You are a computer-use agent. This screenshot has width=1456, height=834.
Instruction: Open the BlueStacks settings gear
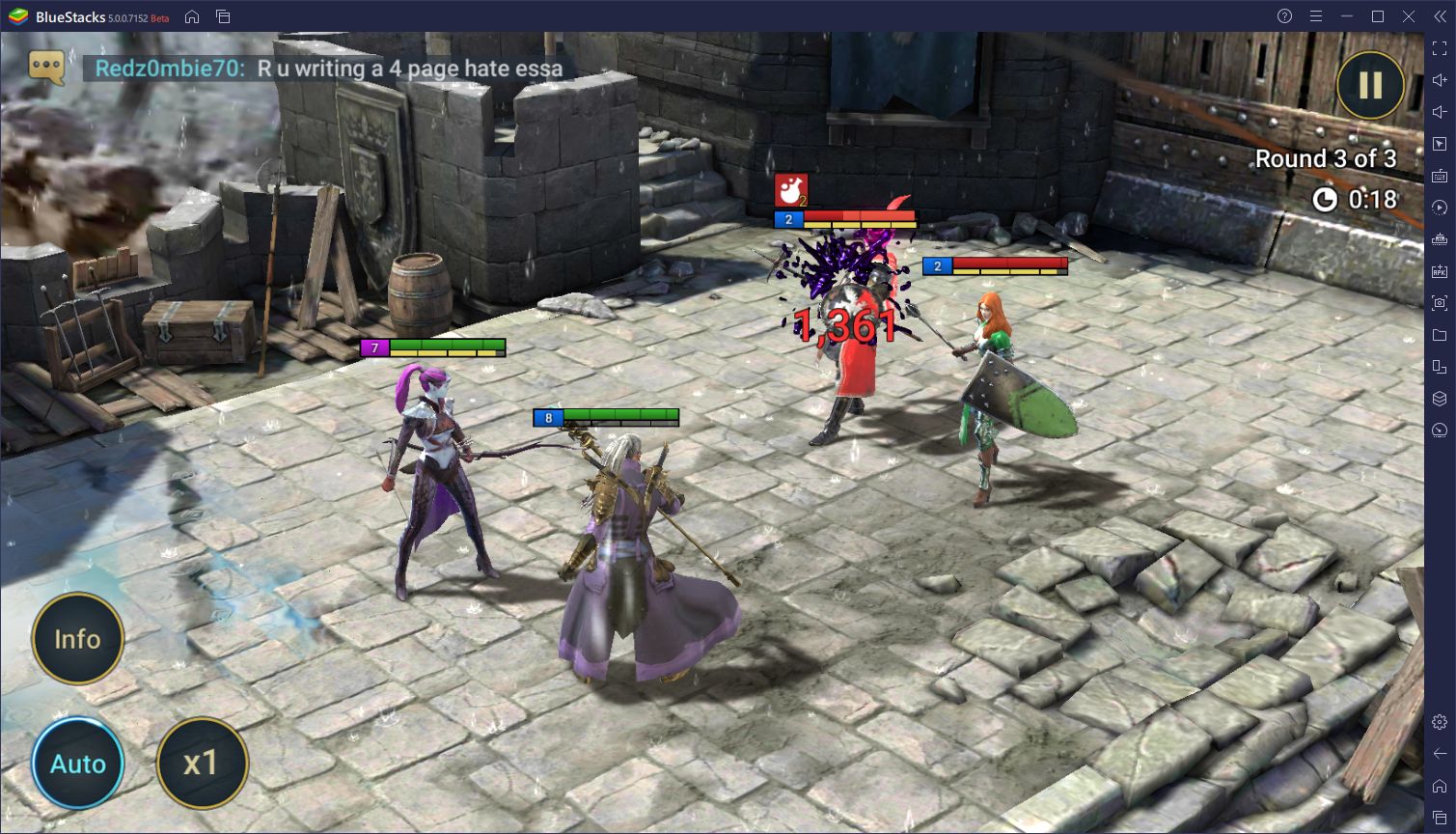coord(1440,722)
